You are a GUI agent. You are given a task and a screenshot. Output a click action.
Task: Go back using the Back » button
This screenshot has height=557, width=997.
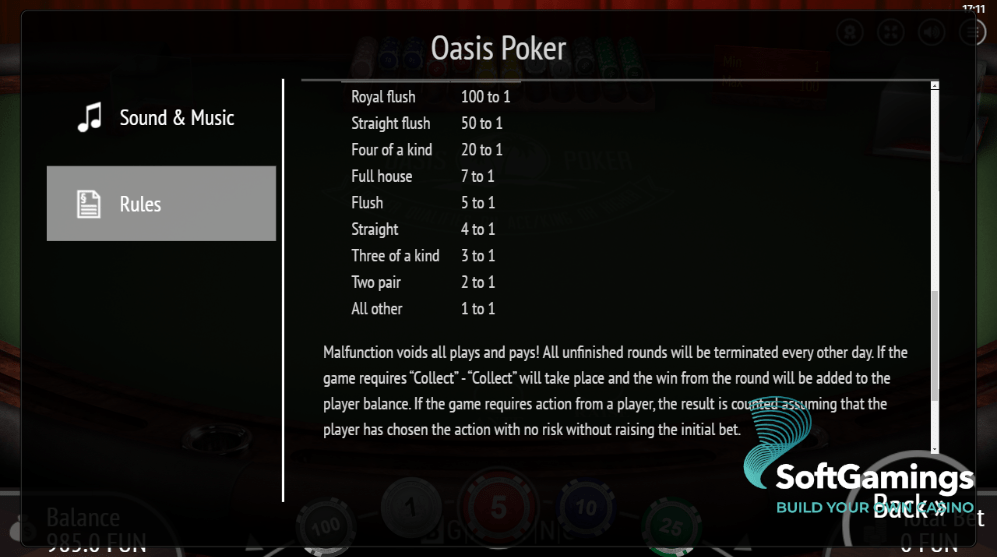tap(908, 502)
